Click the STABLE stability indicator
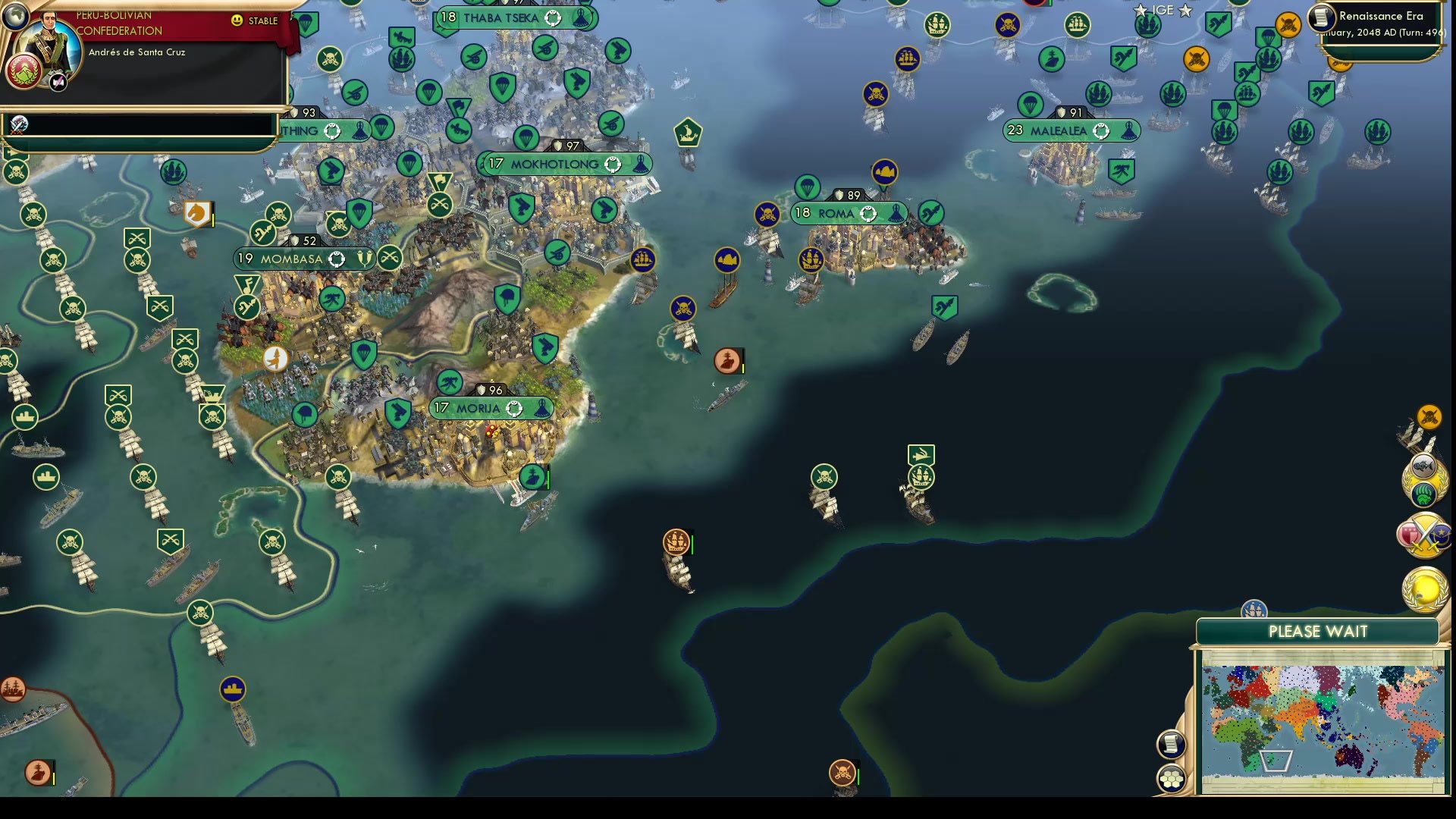 pyautogui.click(x=256, y=21)
